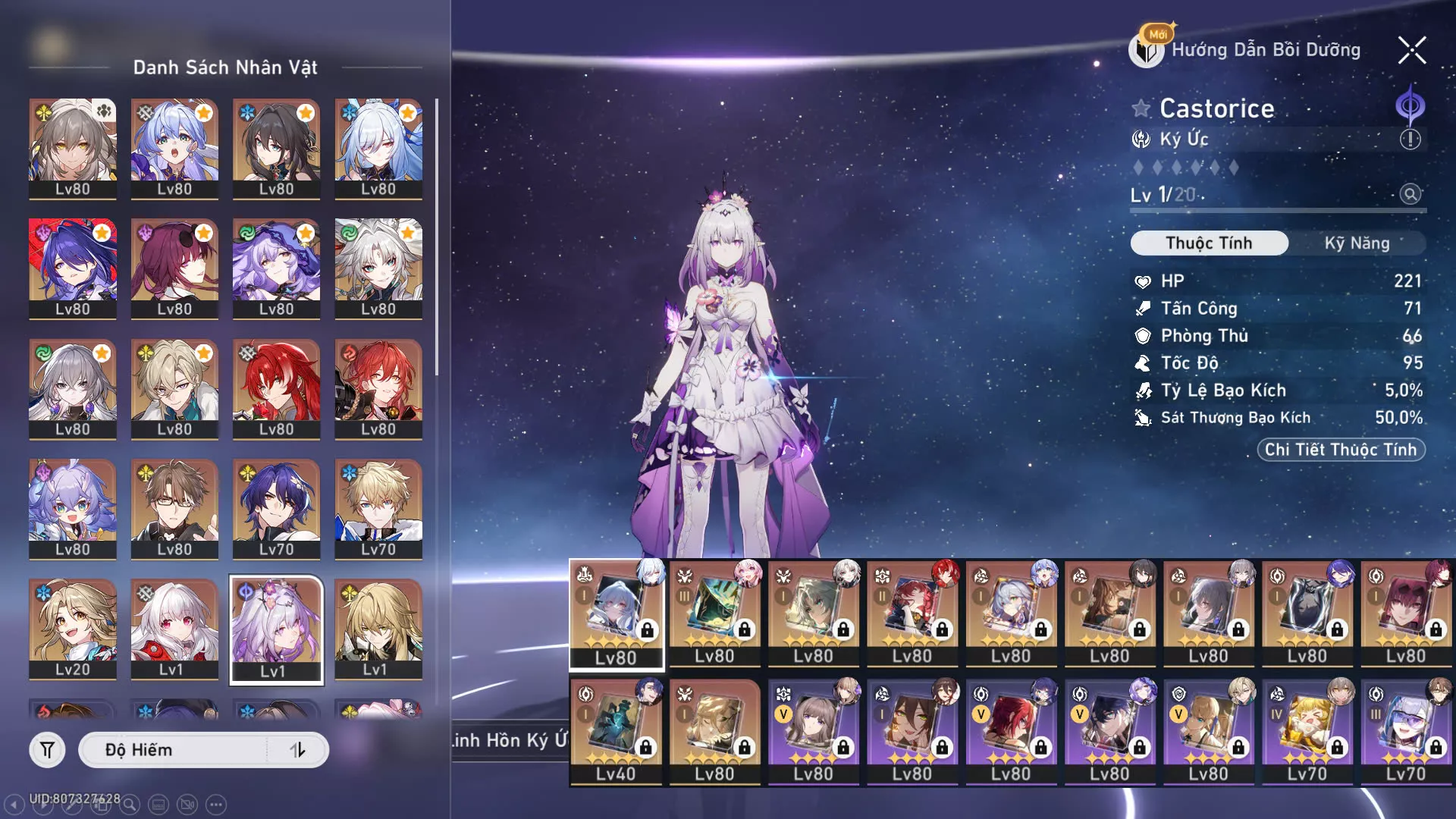Select the yellow Lv70 light cone card
Image resolution: width=1456 pixels, height=819 pixels.
tap(1307, 732)
